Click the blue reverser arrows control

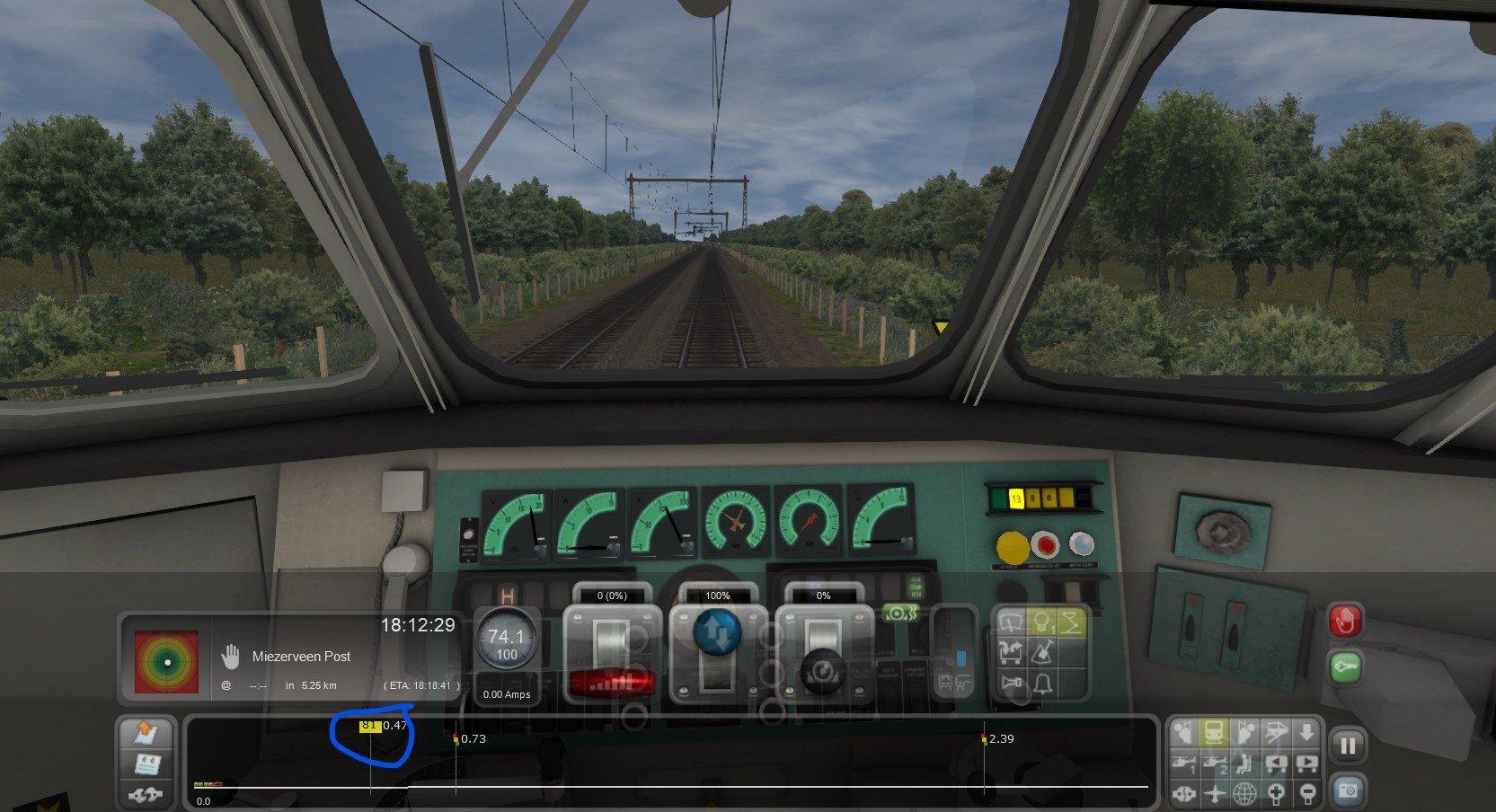pyautogui.click(x=718, y=632)
